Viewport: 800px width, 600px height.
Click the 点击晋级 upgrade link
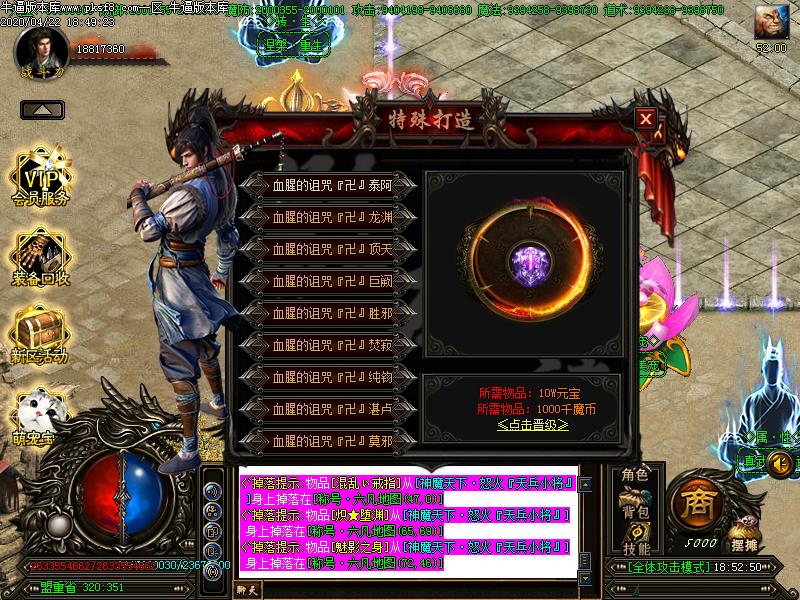533,424
